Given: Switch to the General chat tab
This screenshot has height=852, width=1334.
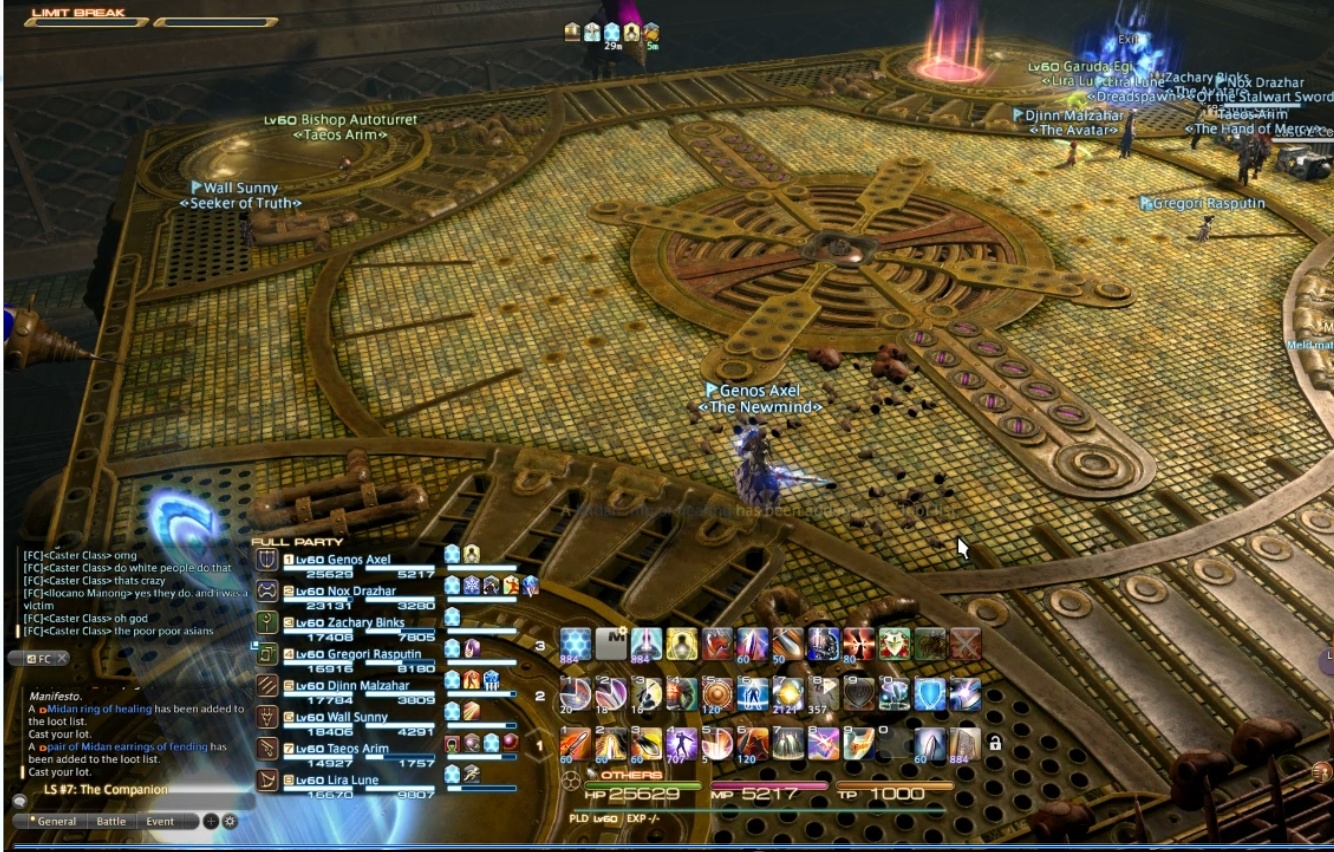Looking at the screenshot, I should 55,821.
